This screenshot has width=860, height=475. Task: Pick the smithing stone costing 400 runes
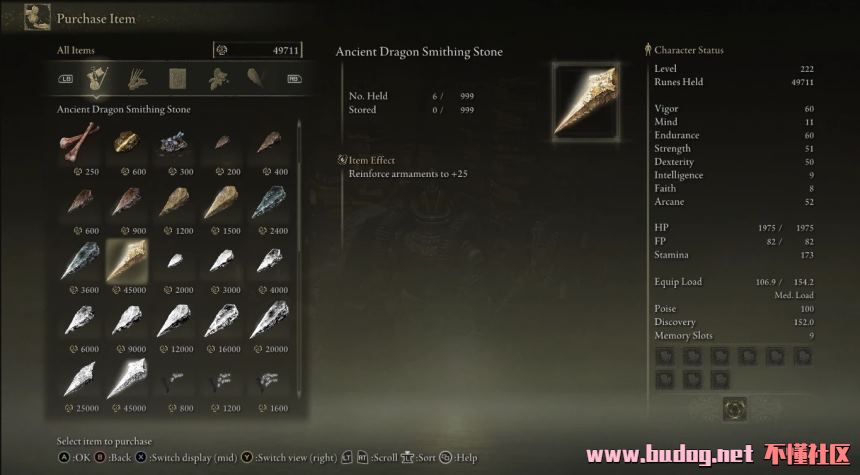pyautogui.click(x=268, y=143)
